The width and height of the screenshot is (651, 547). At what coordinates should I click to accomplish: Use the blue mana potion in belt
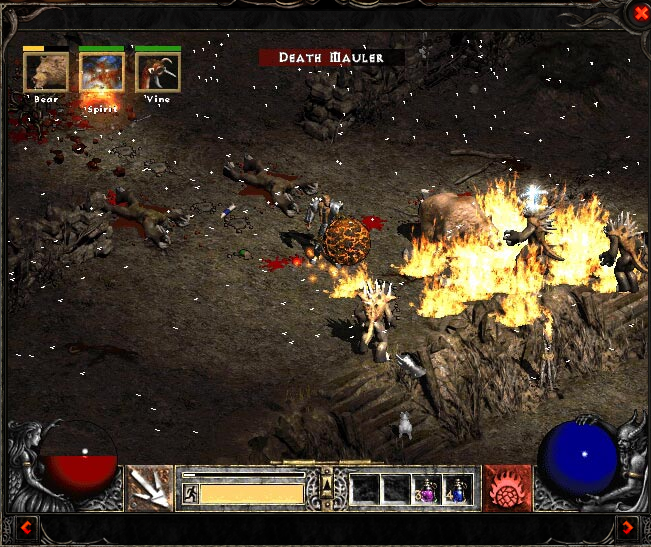[x=458, y=489]
